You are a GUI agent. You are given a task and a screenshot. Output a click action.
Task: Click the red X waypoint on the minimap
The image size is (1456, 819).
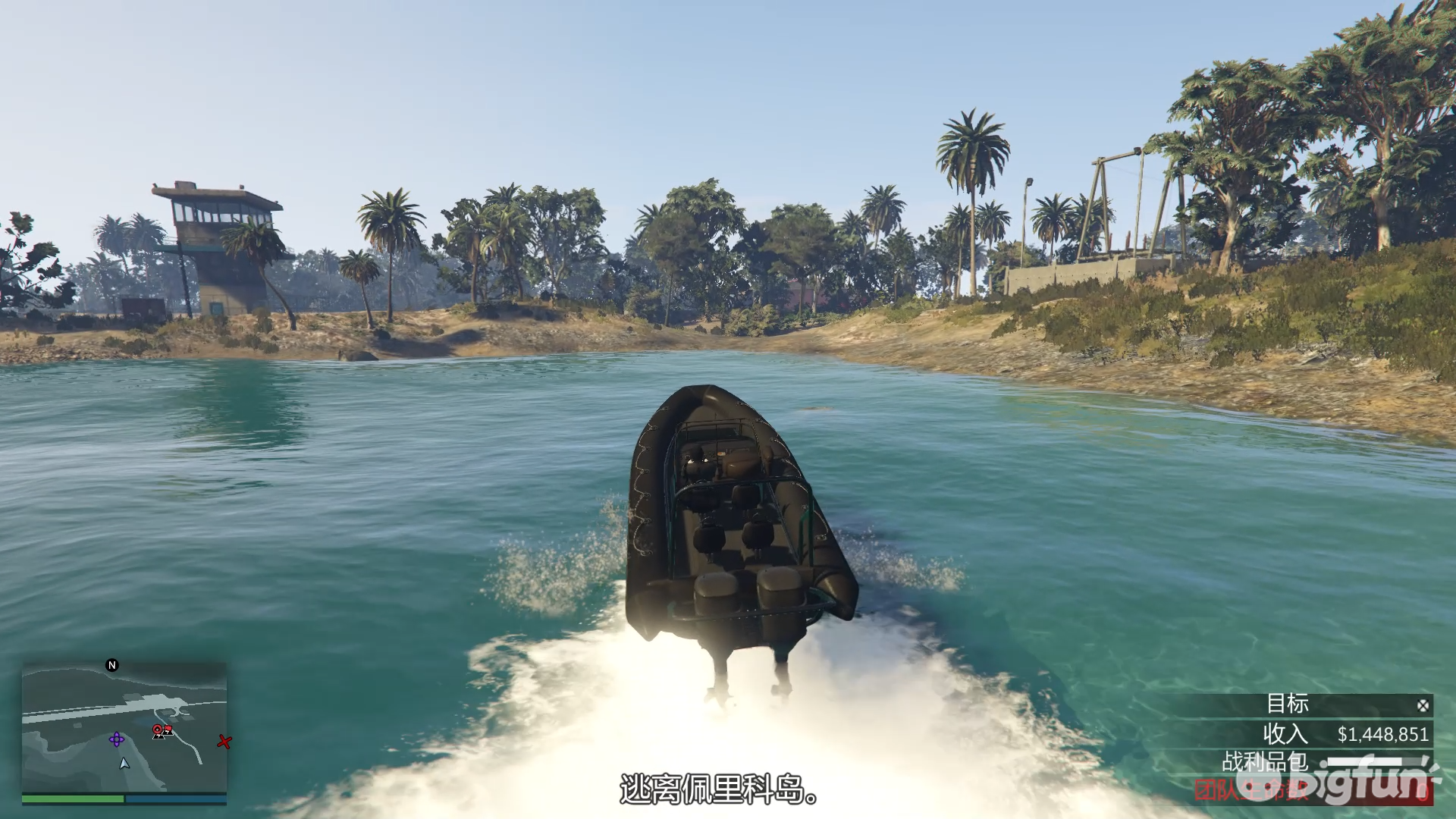224,742
